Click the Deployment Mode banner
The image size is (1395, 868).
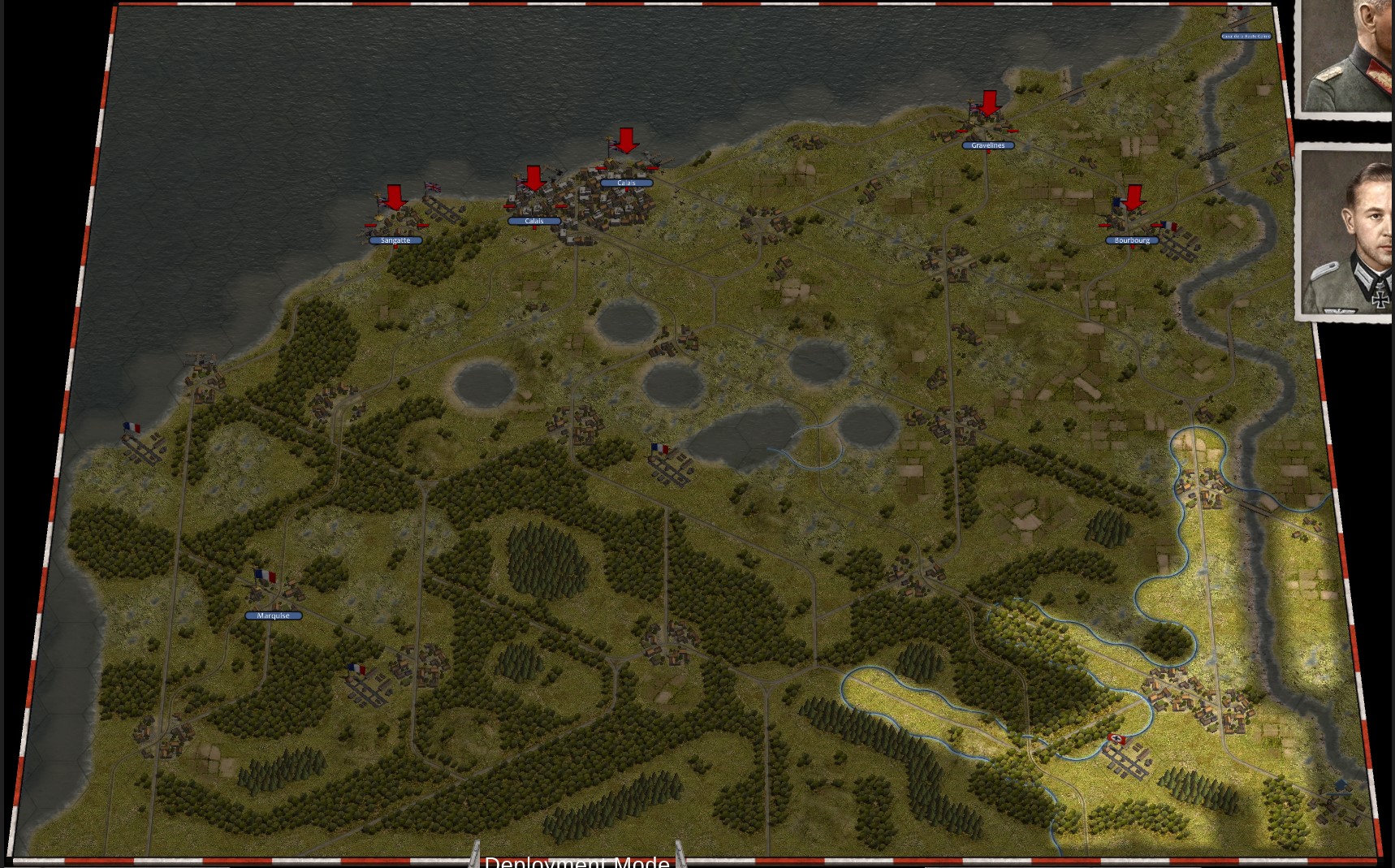577,861
